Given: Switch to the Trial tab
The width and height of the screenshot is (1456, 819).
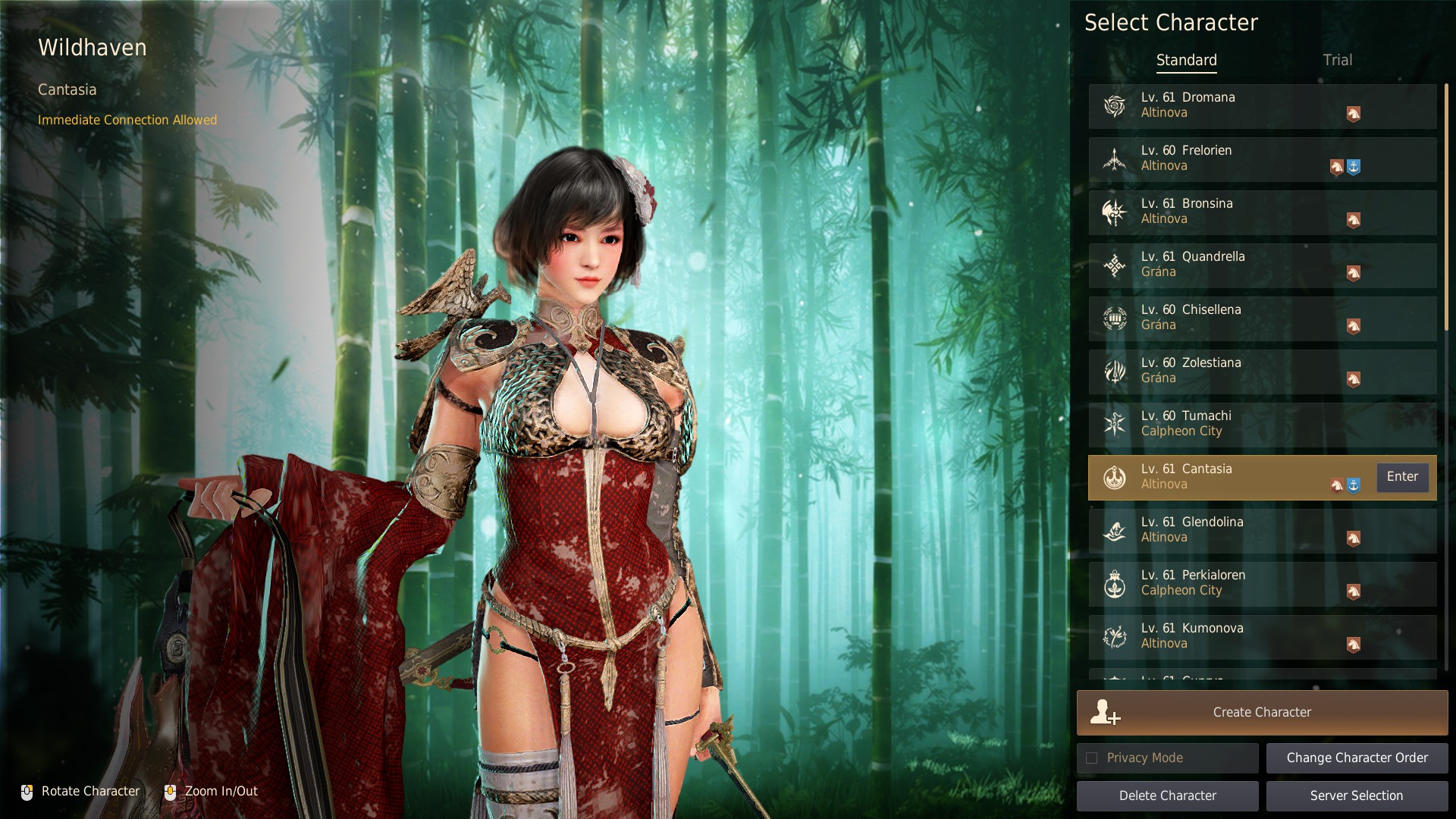Looking at the screenshot, I should point(1337,60).
